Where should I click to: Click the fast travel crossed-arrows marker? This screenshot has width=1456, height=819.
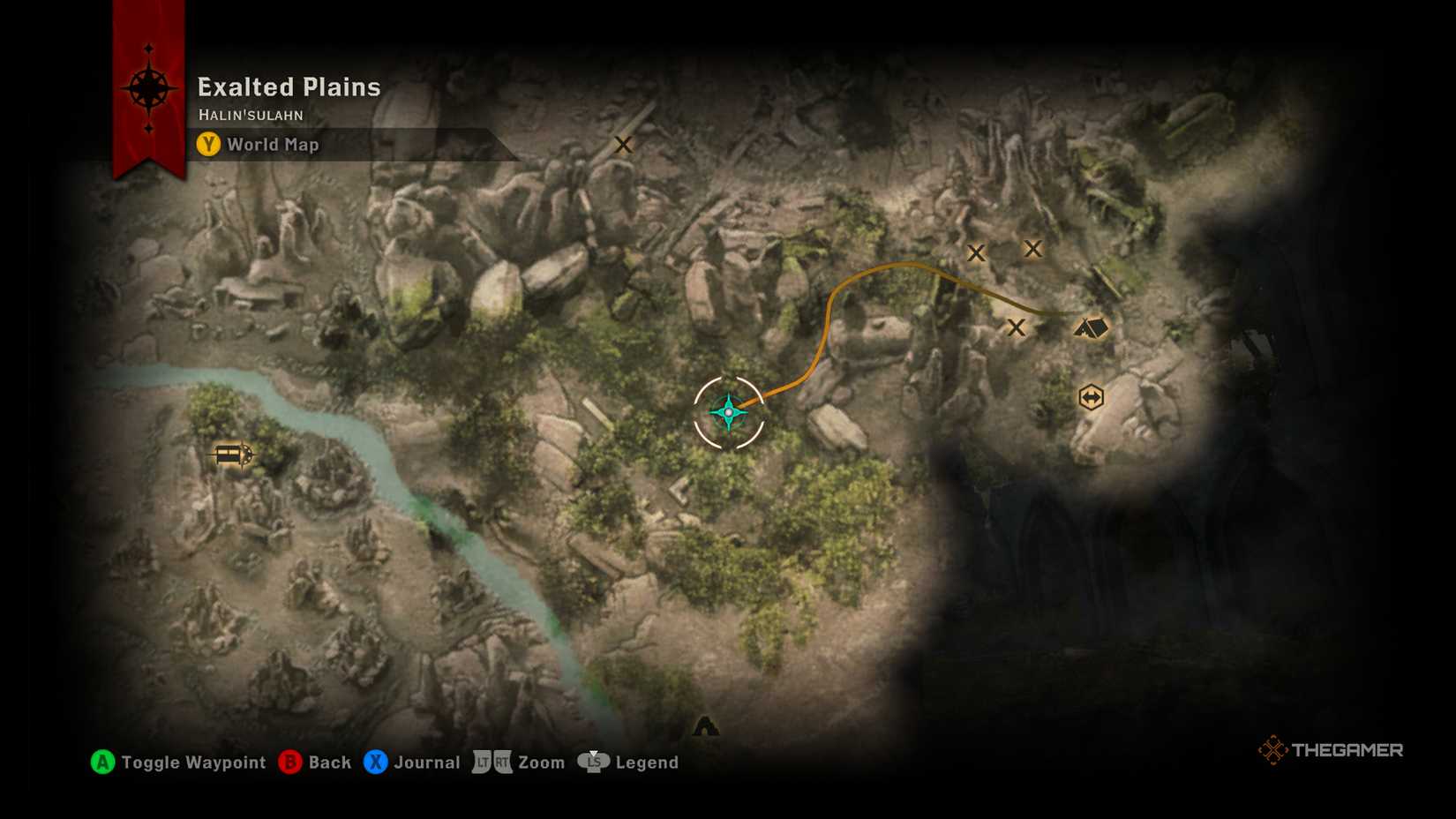1091,396
